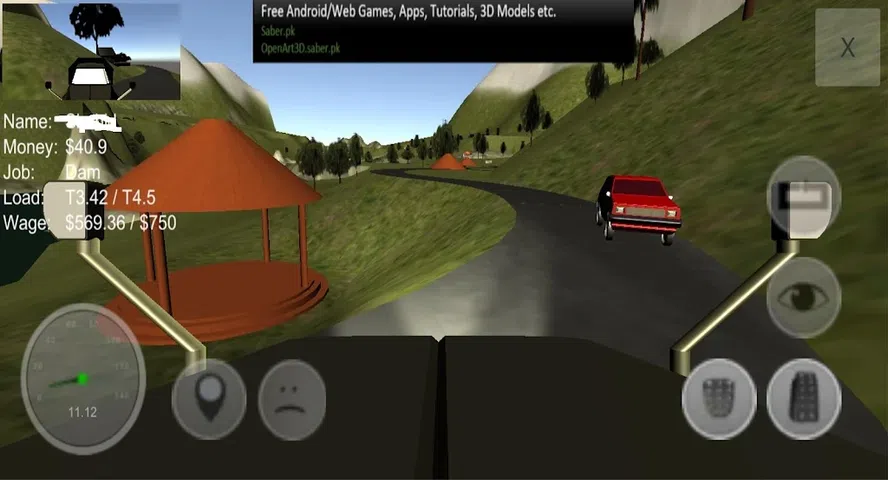Tap the sad face button
Viewport: 888px width, 480px height.
coord(292,398)
